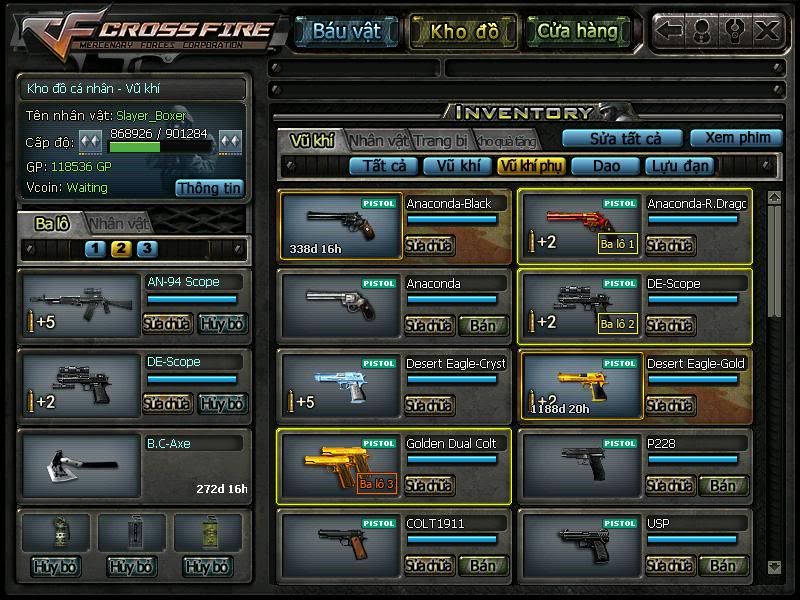Close the window with the X button
The image size is (800, 600).
(x=767, y=30)
